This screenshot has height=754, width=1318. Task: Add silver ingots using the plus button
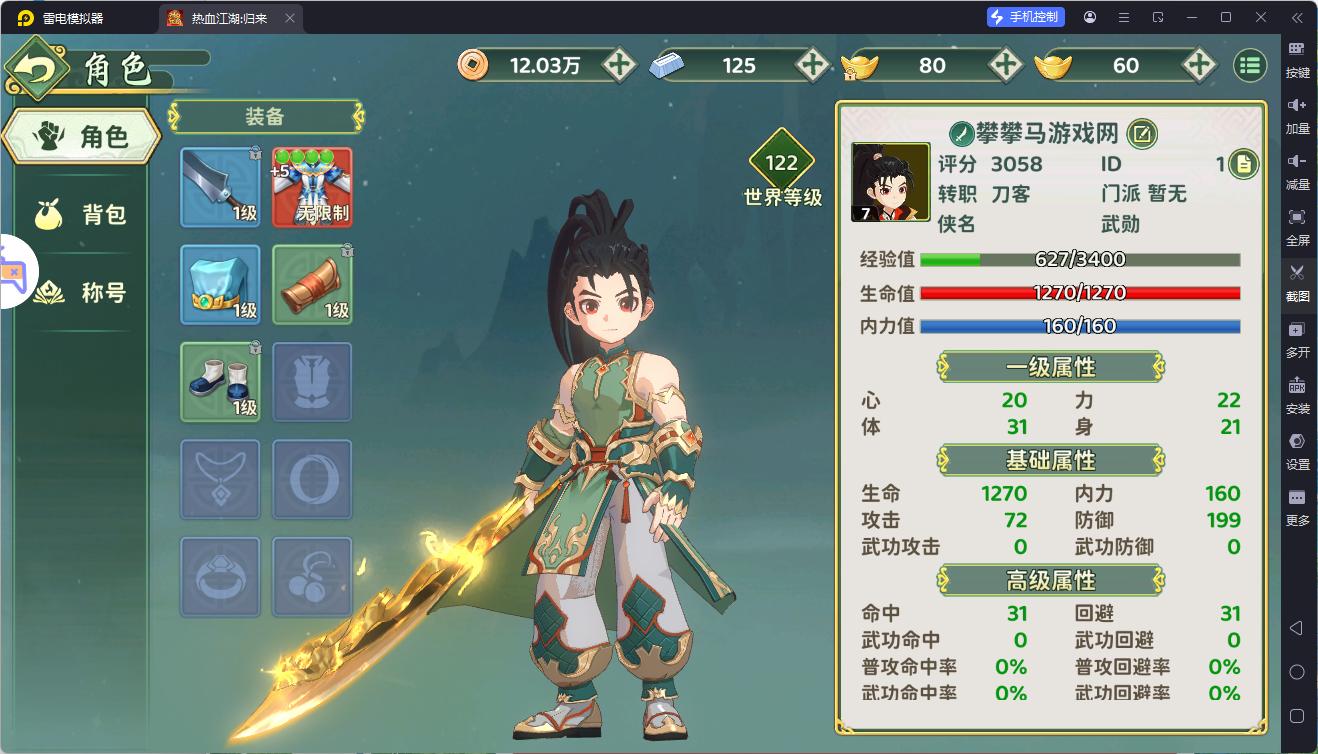(x=812, y=65)
